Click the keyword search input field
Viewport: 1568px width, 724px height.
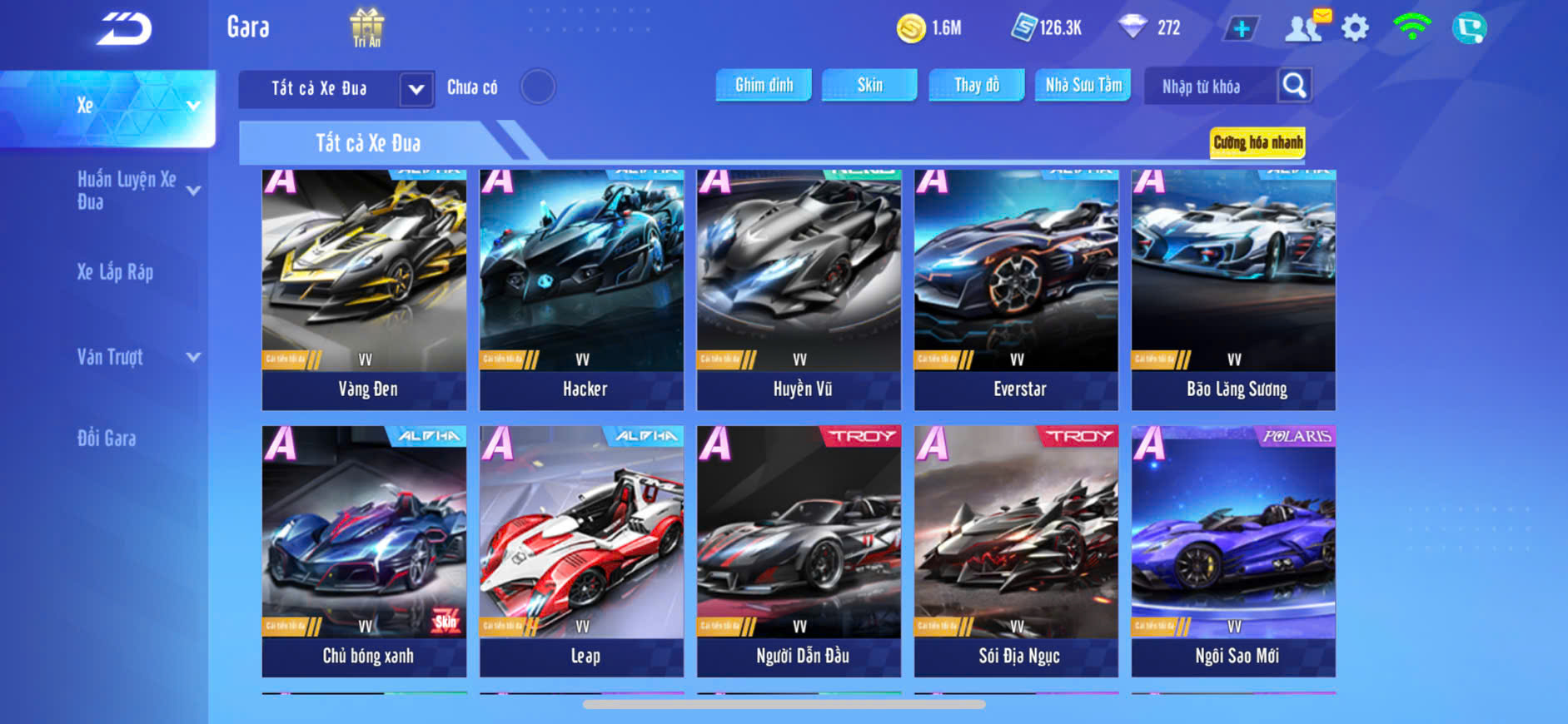pos(1209,87)
